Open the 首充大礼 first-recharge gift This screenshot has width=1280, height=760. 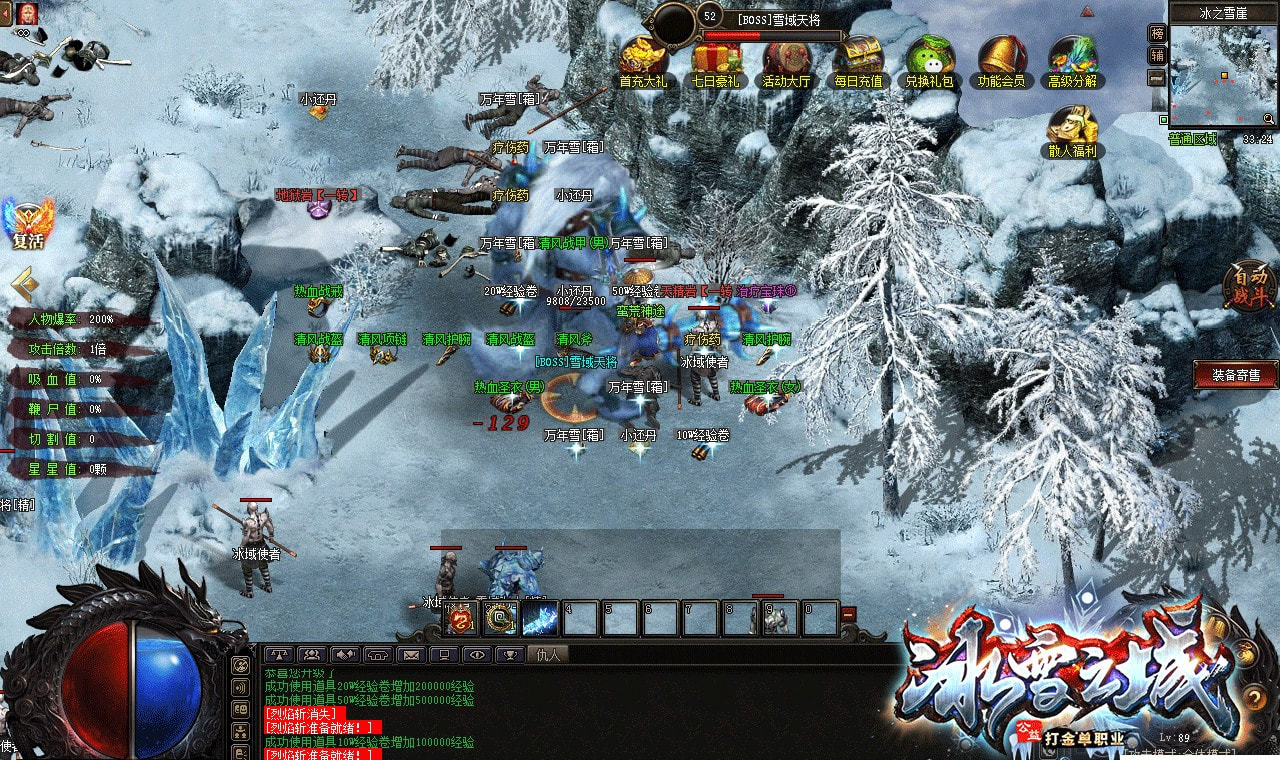643,60
